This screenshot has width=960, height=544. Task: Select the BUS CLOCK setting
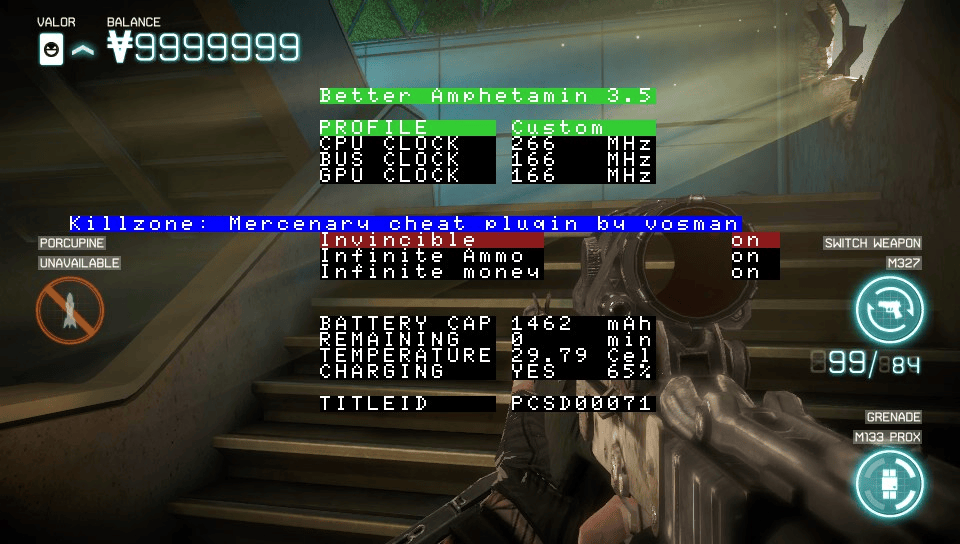pyautogui.click(x=487, y=160)
